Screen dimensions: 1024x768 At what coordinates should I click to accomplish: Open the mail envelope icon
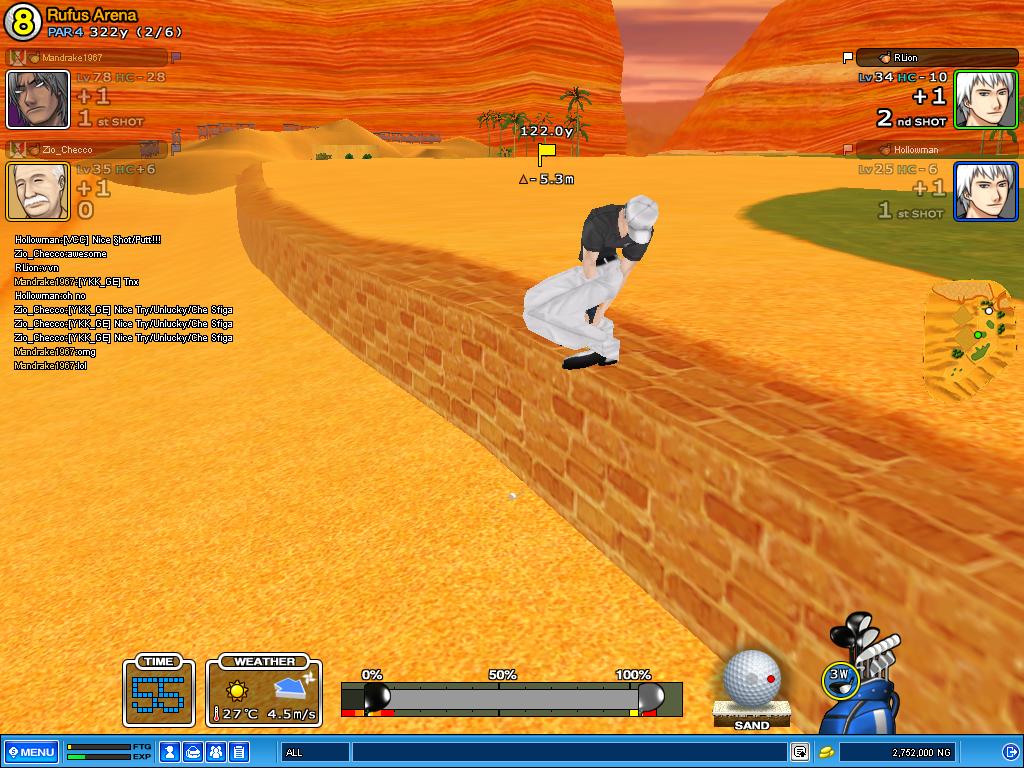click(193, 752)
